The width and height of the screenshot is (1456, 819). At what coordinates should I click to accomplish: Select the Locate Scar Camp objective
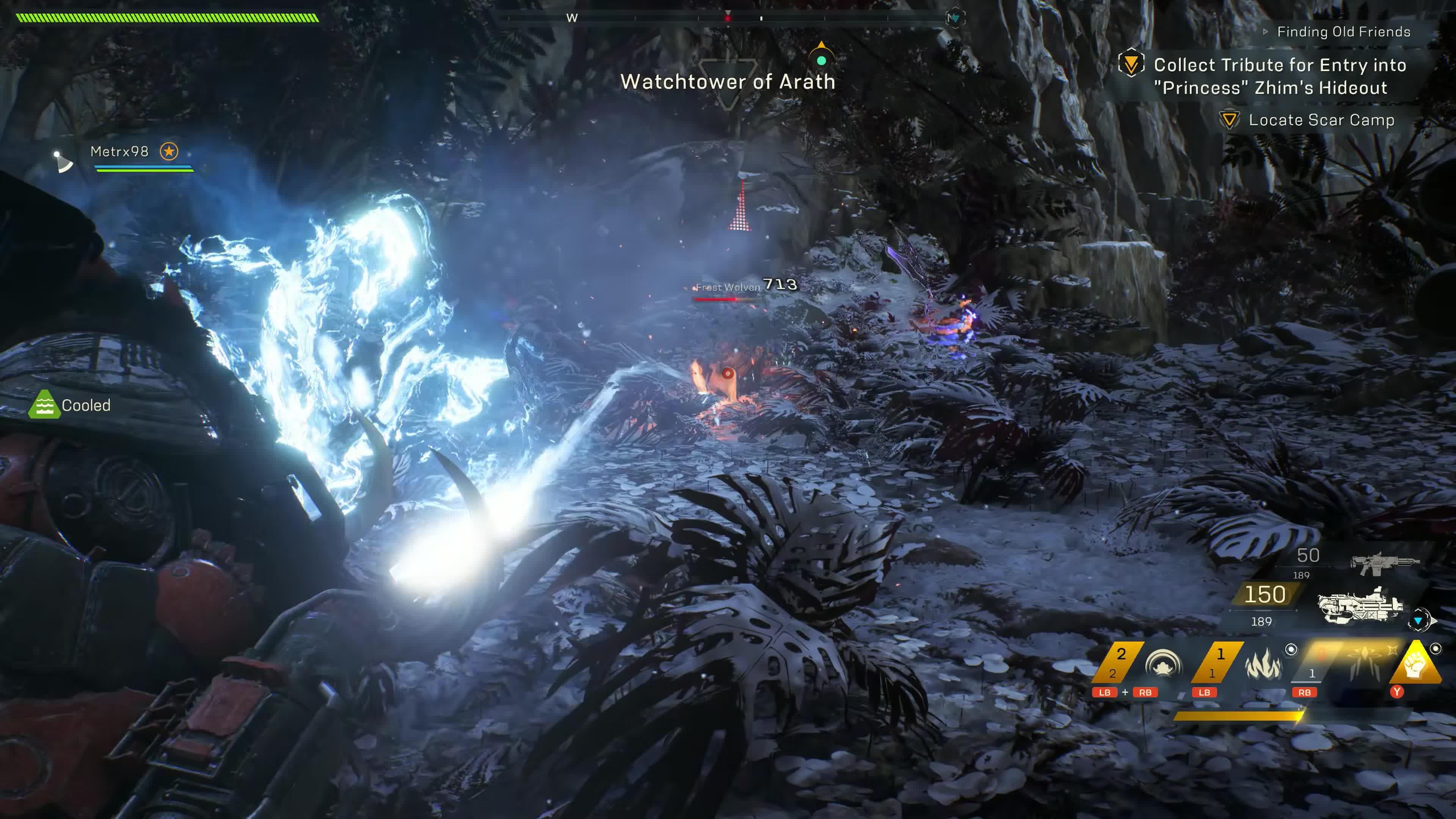click(1321, 121)
